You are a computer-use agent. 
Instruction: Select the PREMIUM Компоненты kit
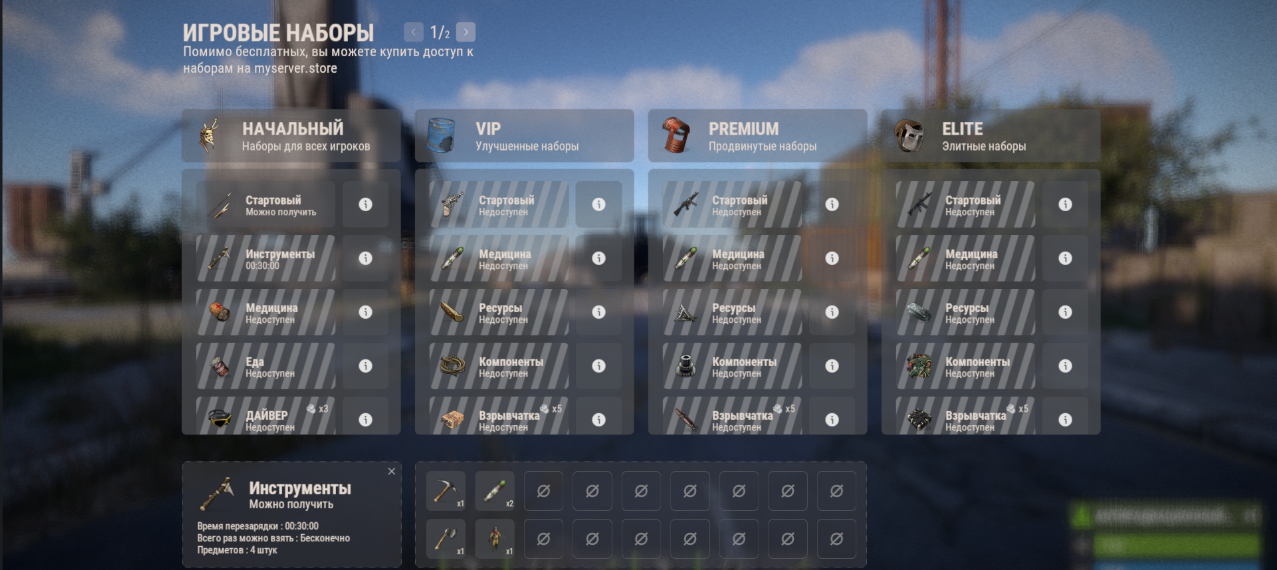730,366
